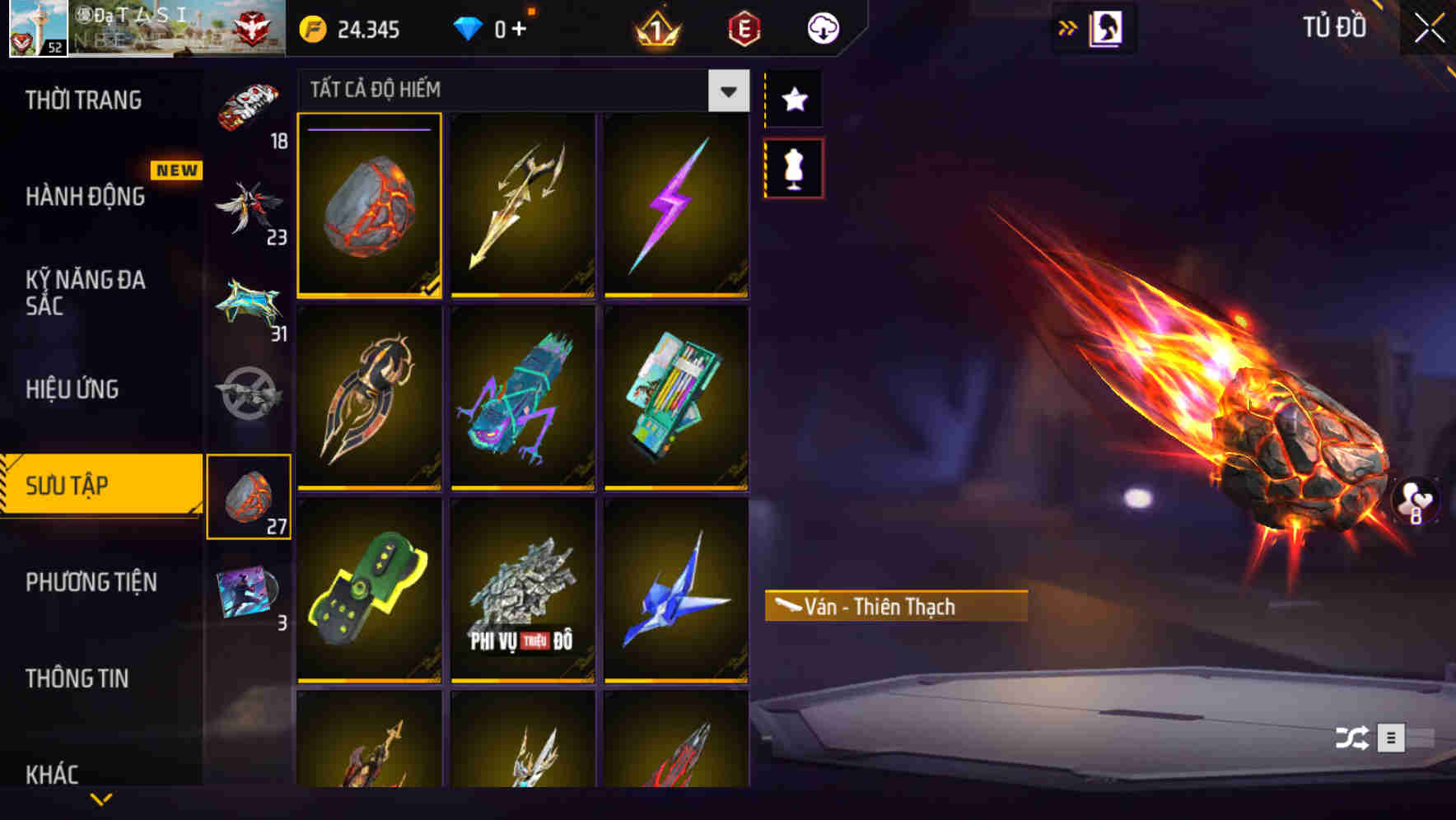Select the favorites star filter icon
Viewport: 1456px width, 820px height.
793,100
